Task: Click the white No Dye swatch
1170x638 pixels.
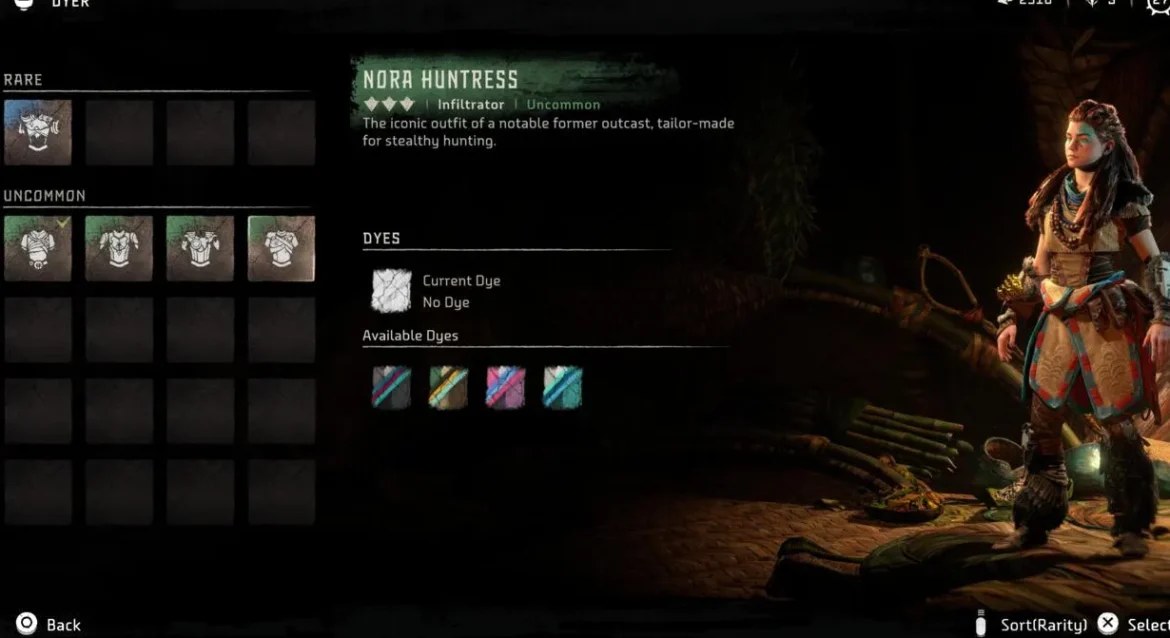Action: point(392,291)
